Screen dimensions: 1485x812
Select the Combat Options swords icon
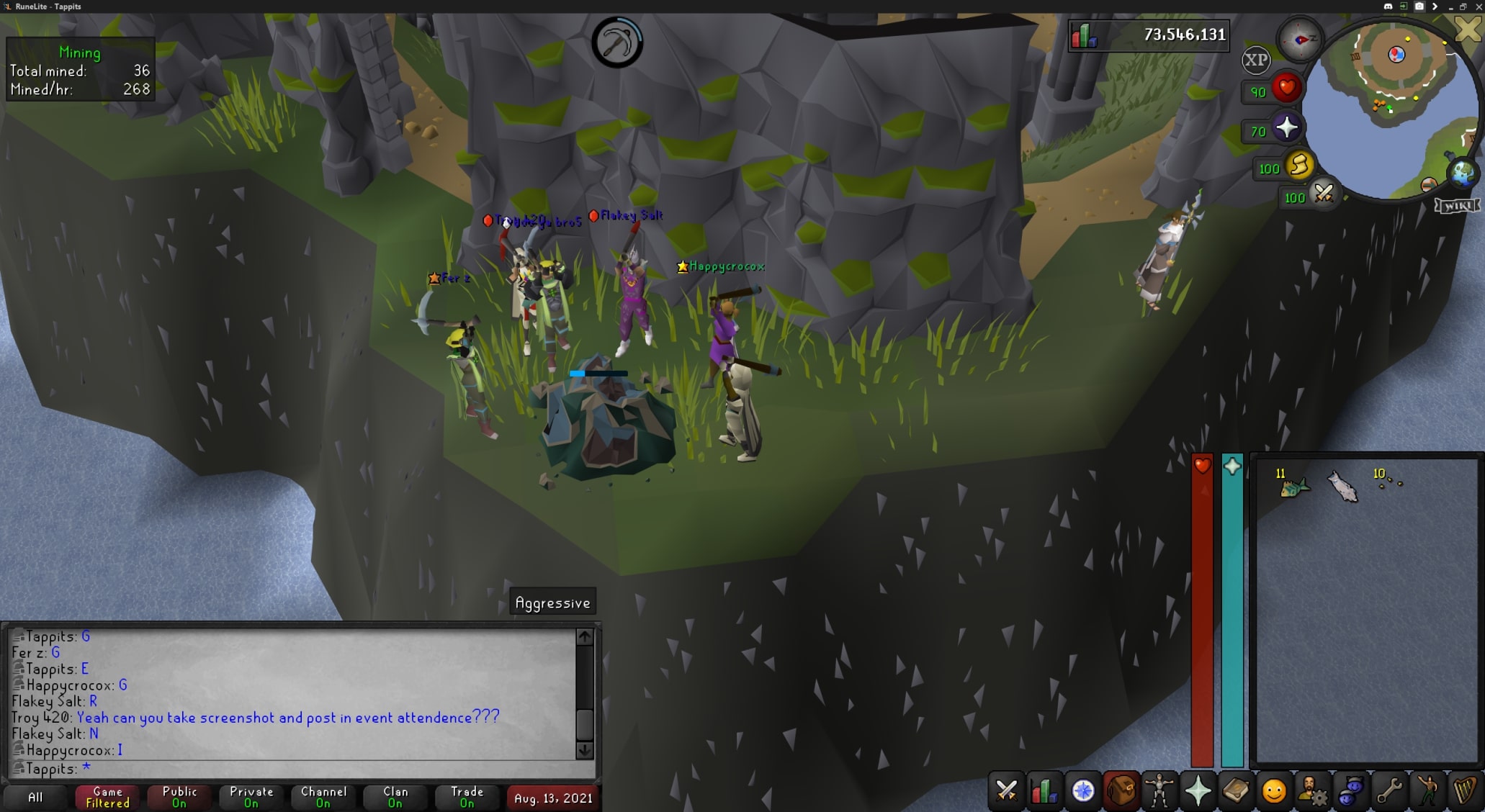pos(1006,791)
